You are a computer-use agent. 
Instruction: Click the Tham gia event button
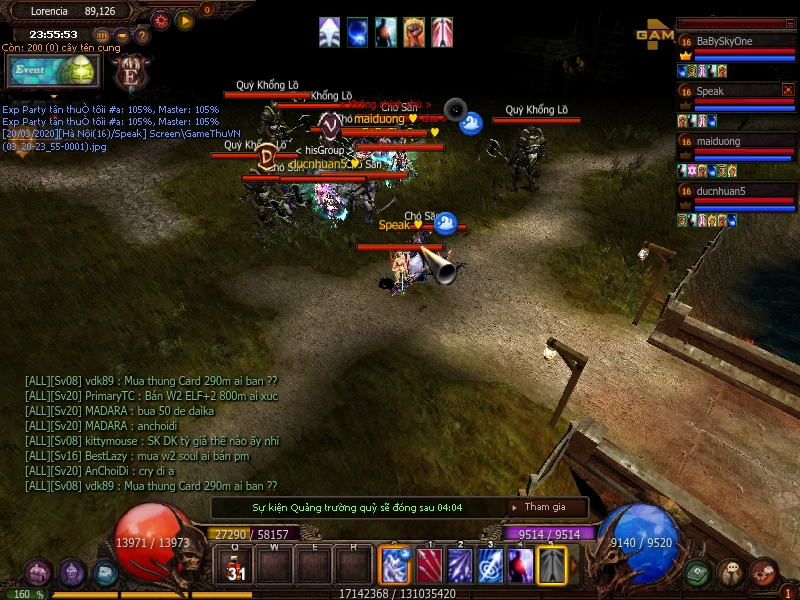click(544, 507)
